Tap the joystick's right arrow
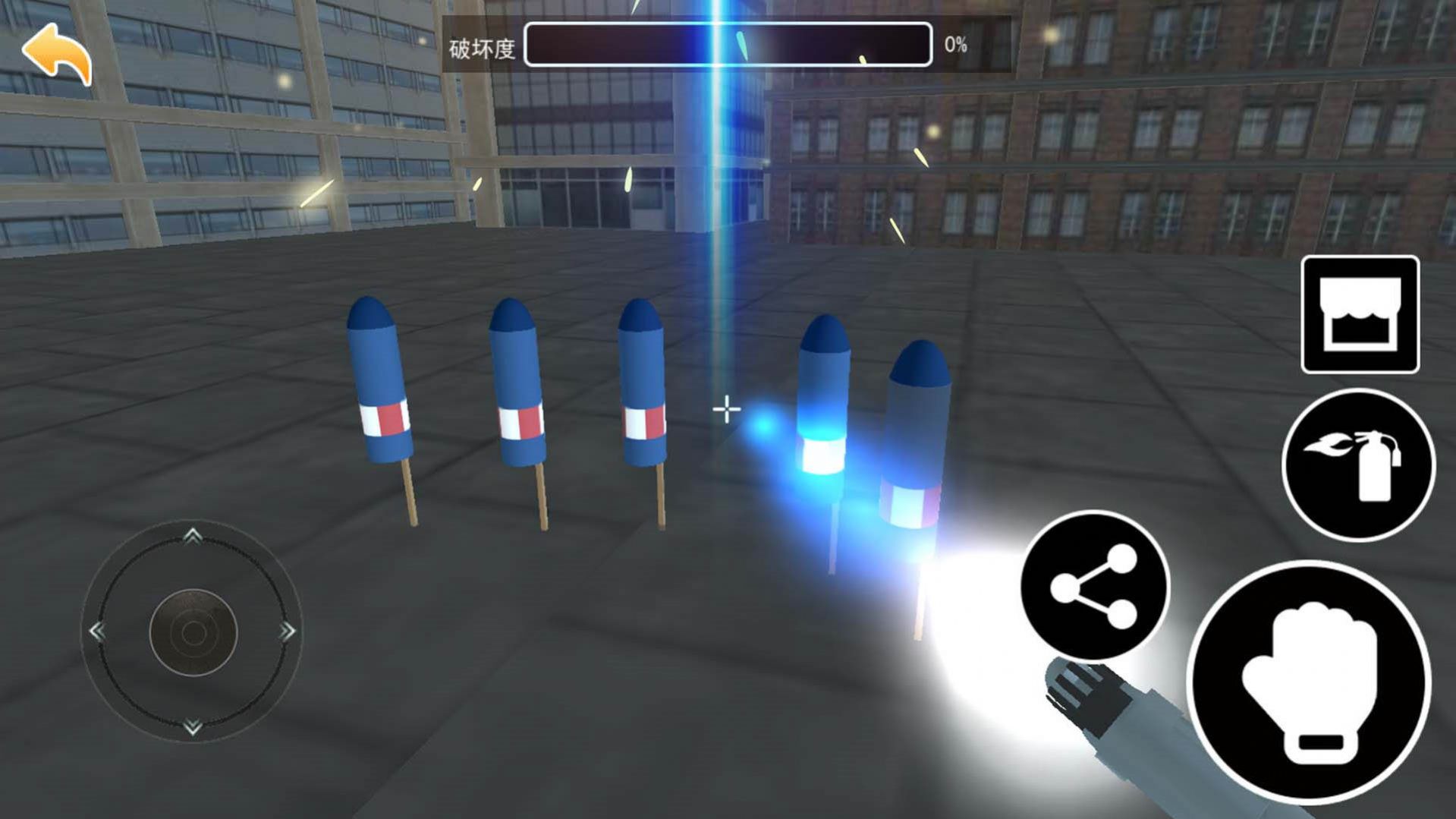 point(288,632)
